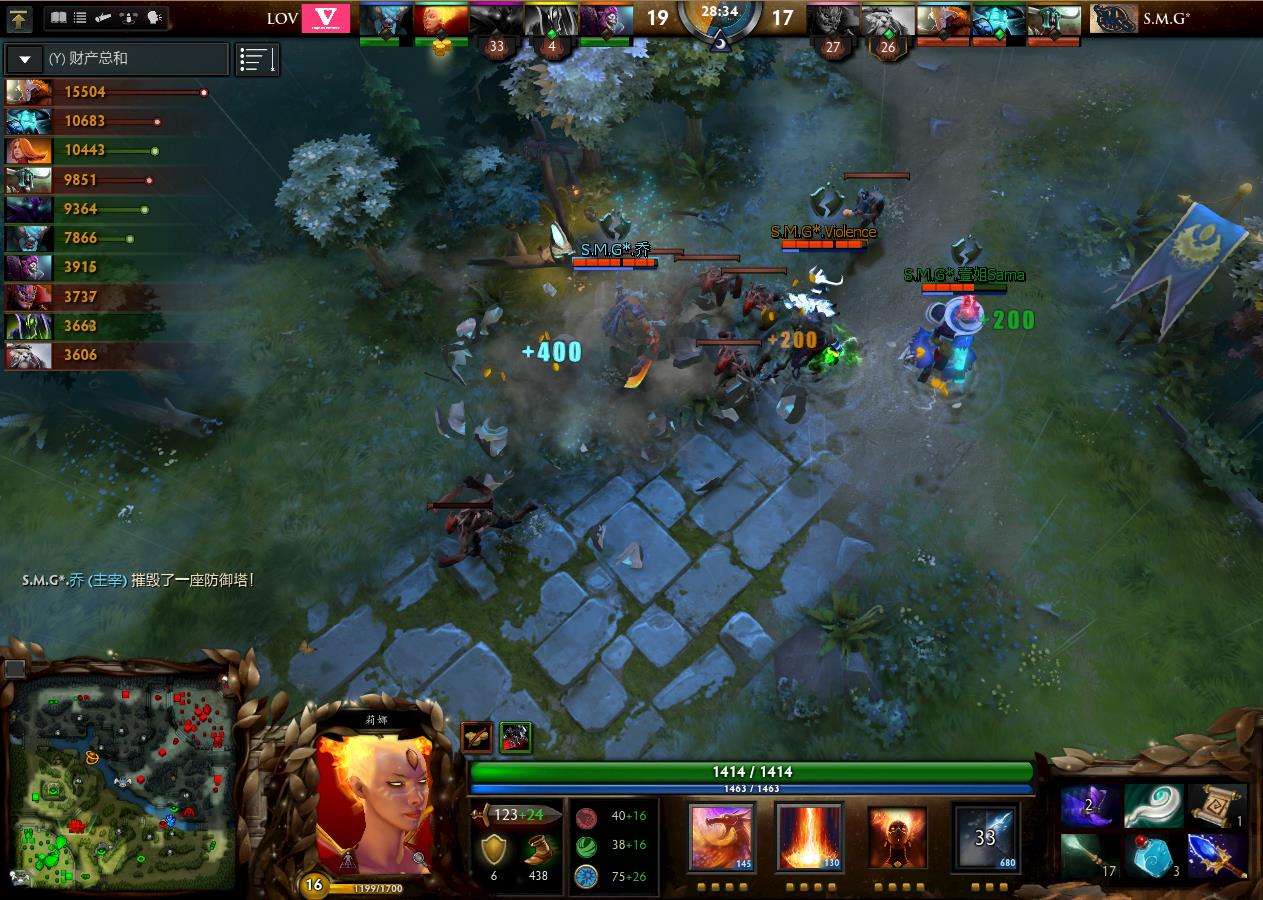Toggle the list sort button beside the dropdown
Viewport: 1263px width, 900px height.
tap(257, 59)
